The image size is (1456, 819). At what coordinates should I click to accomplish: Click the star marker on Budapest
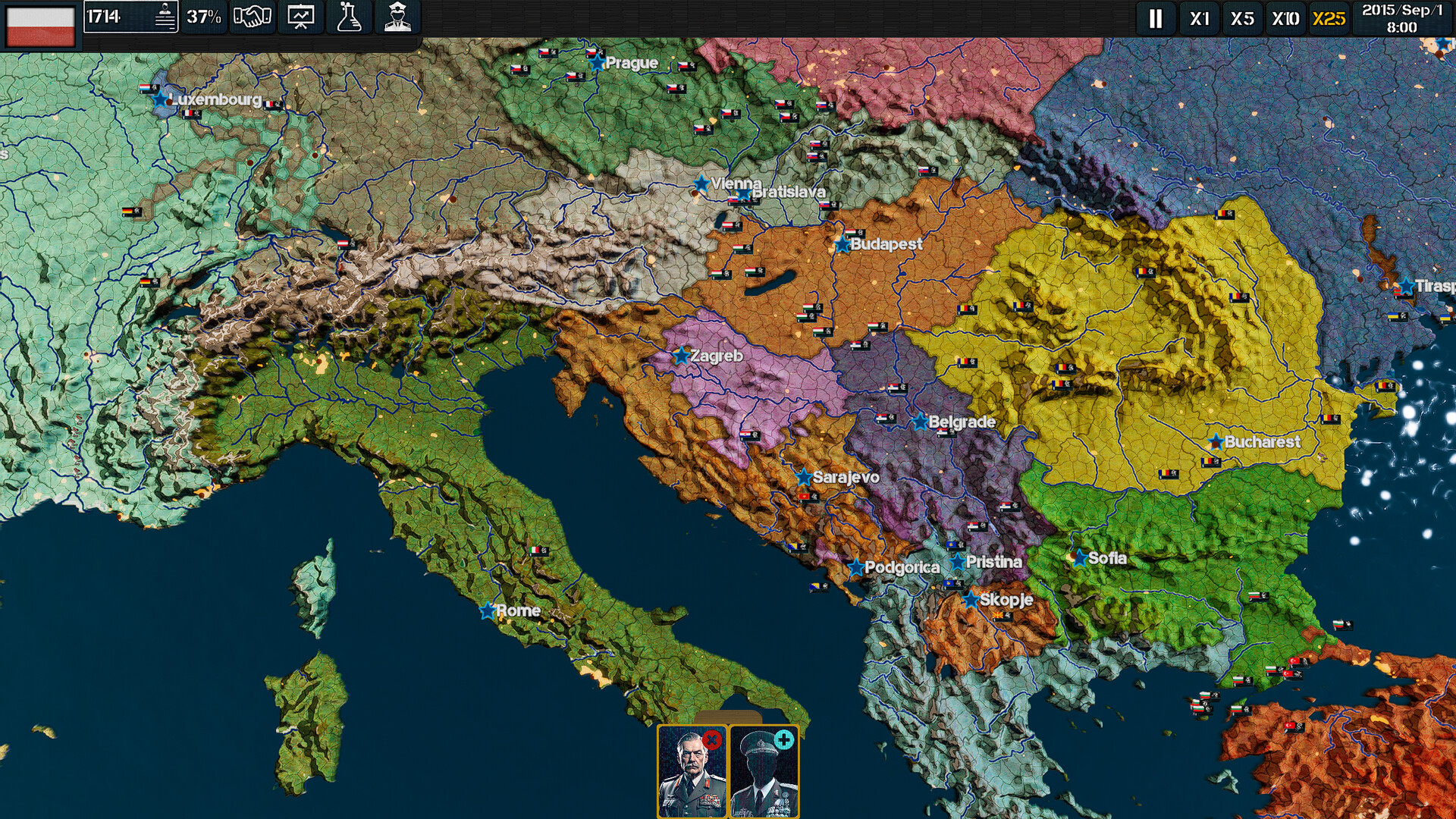tap(840, 245)
